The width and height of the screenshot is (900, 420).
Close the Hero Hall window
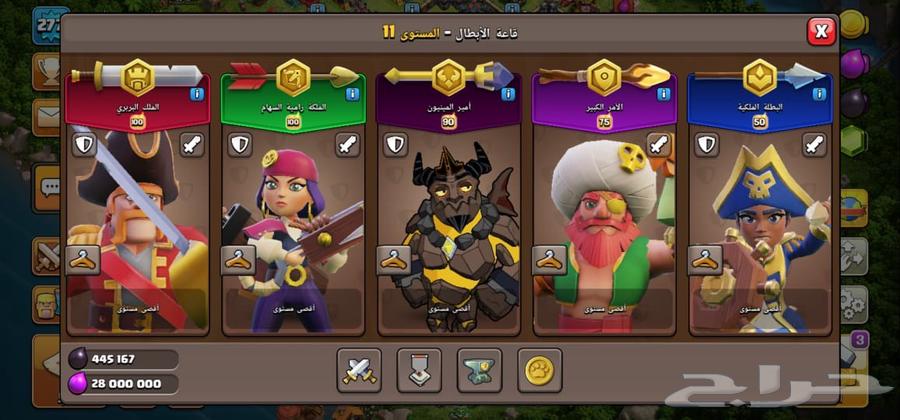tap(821, 32)
